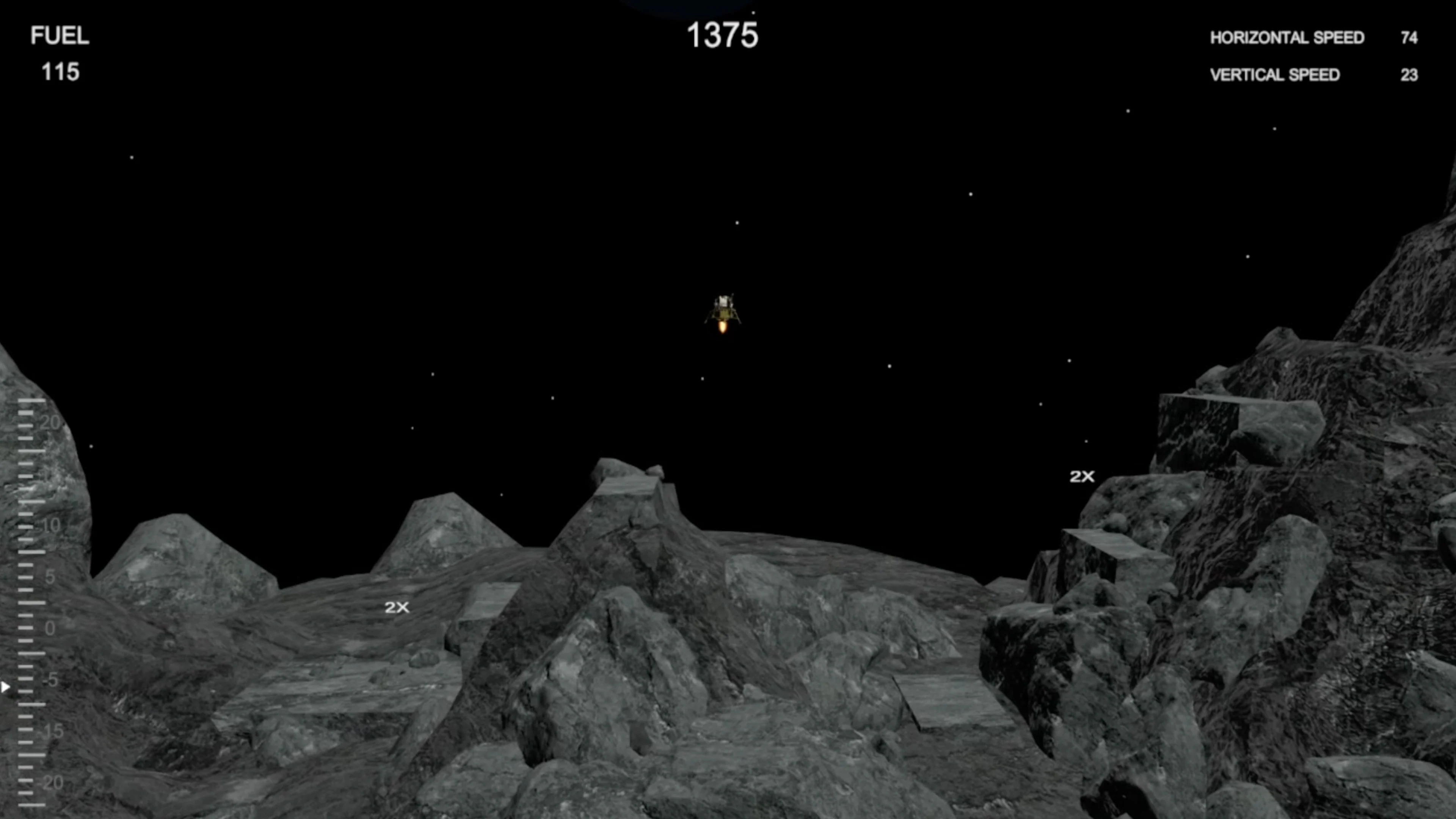Click the vertical speed value 23
Viewport: 1456px width, 819px height.
pyautogui.click(x=1411, y=75)
